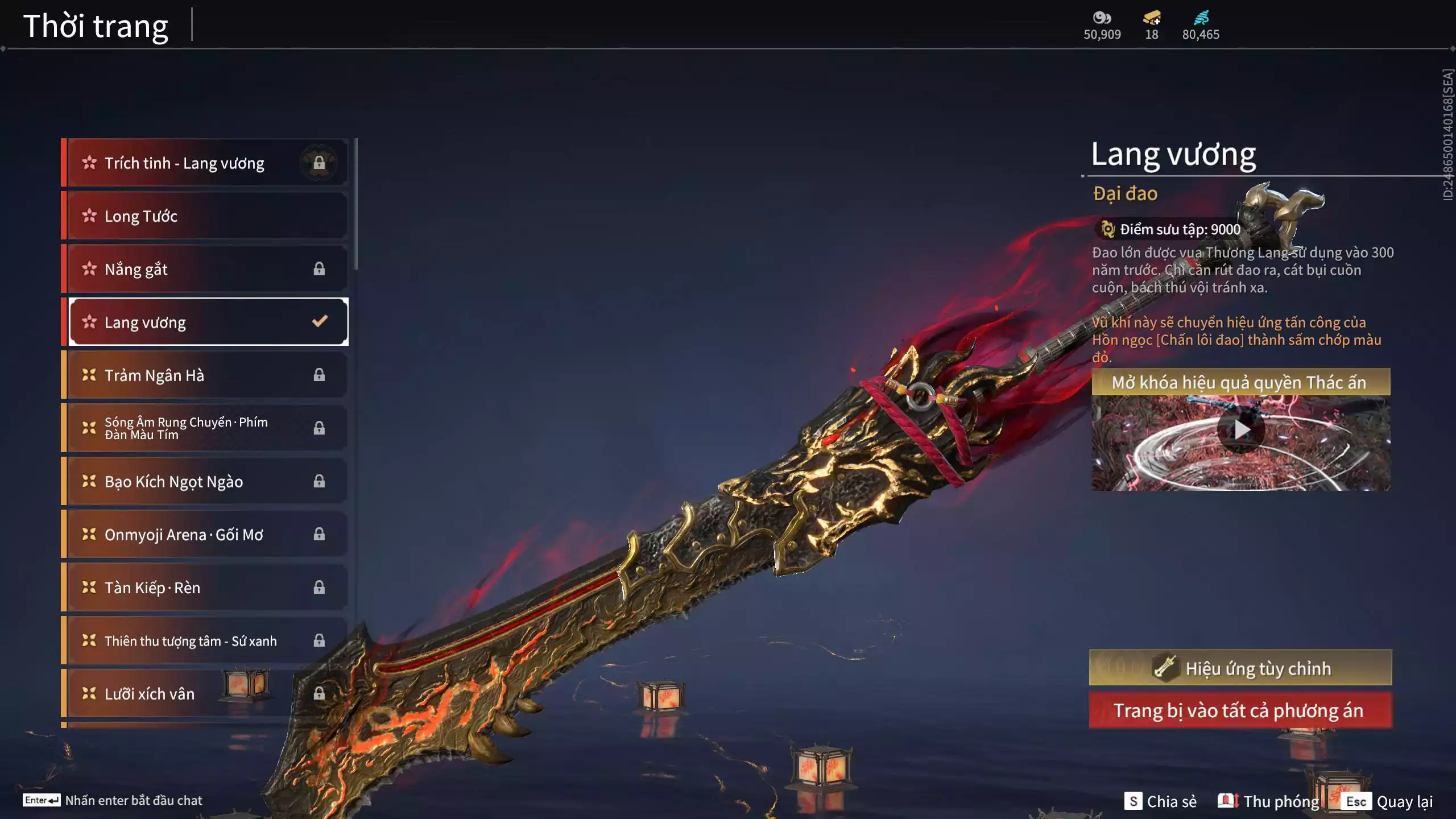Viewport: 1456px width, 819px height.
Task: Select the Tàn Kiếp Rèn skin
Action: (x=205, y=588)
